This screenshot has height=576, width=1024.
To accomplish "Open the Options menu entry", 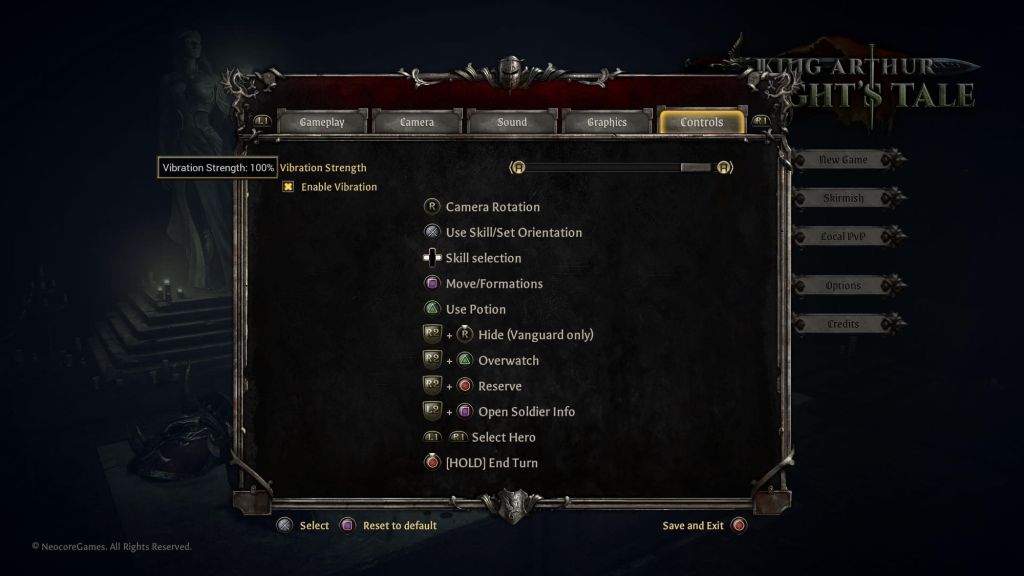I will click(843, 286).
